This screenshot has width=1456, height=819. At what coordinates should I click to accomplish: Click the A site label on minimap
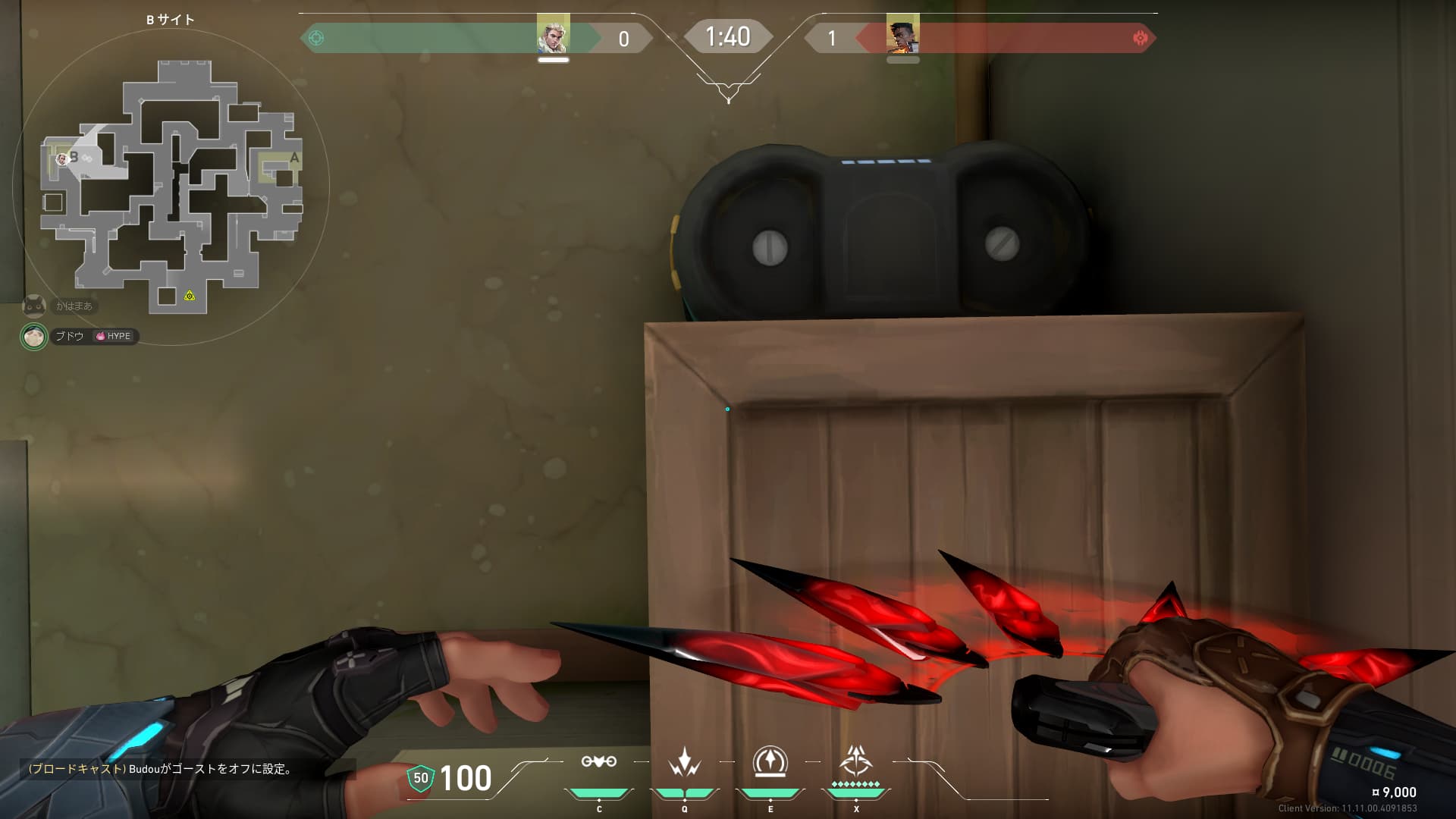pos(294,158)
